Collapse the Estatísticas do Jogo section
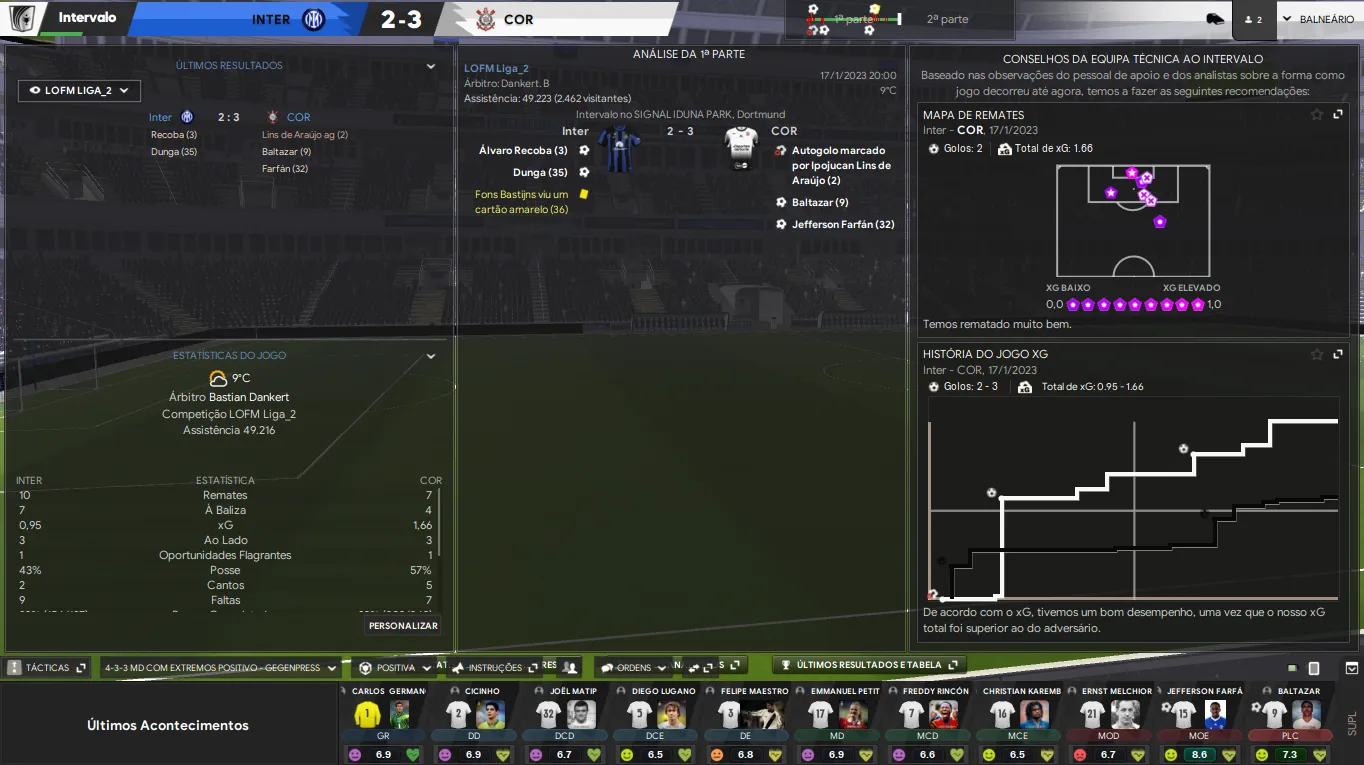Image resolution: width=1364 pixels, height=765 pixels. pyautogui.click(x=431, y=356)
